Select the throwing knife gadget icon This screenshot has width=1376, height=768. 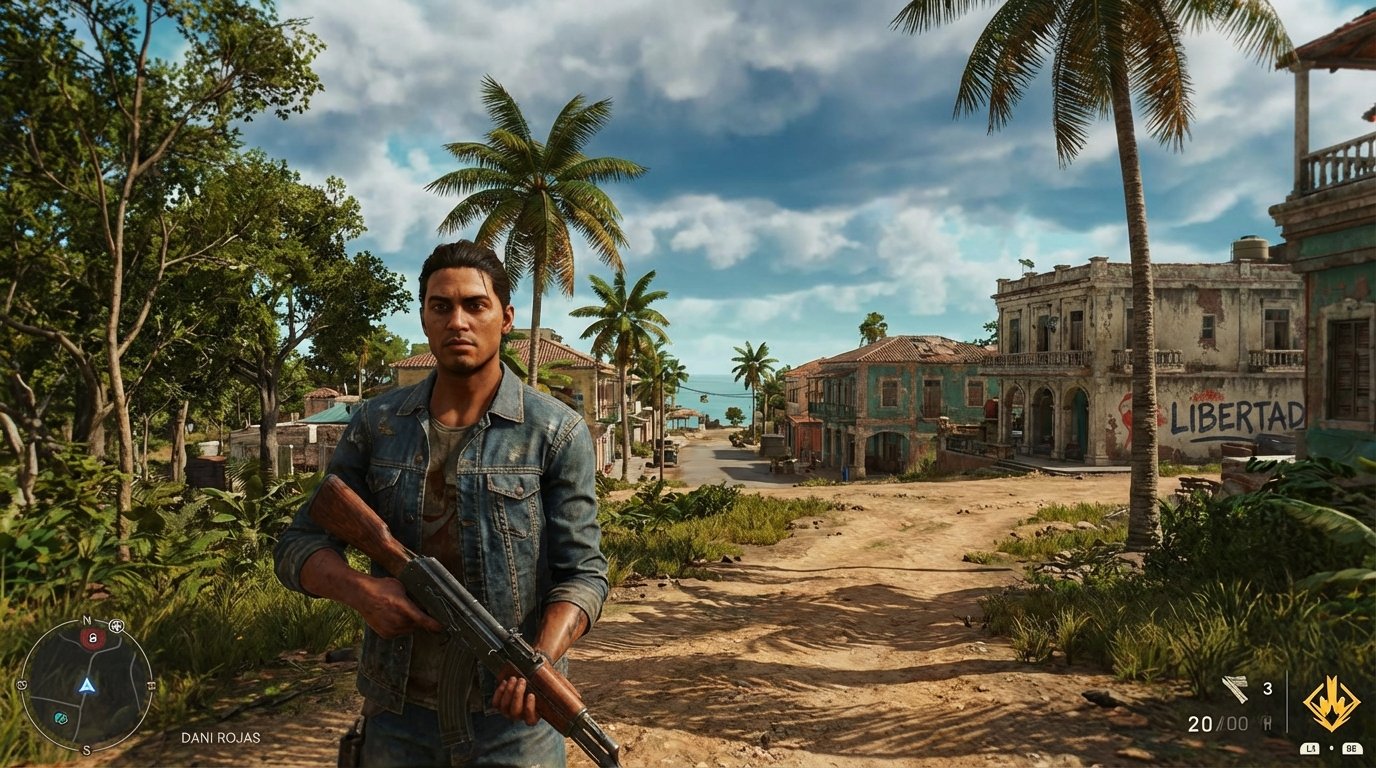(1235, 688)
